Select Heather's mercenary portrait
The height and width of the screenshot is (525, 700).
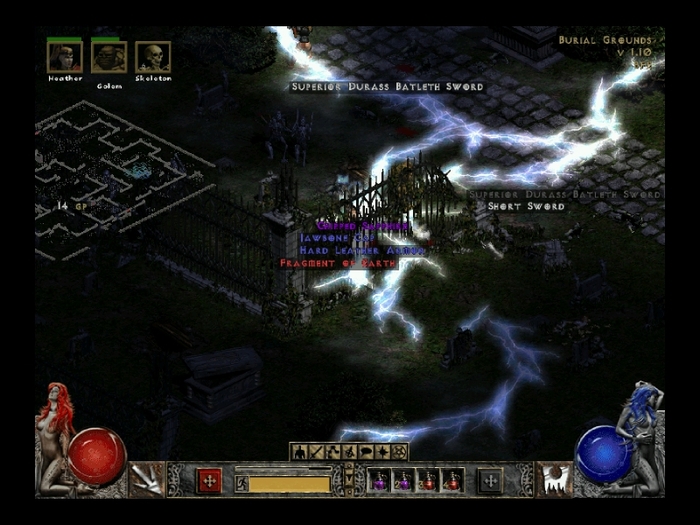(64, 57)
